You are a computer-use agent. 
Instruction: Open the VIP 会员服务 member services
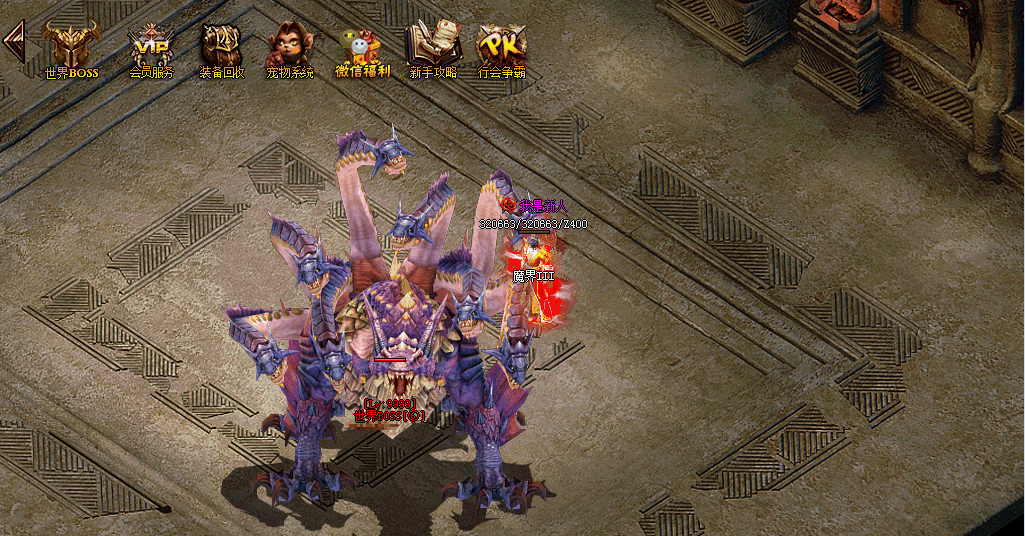(151, 49)
